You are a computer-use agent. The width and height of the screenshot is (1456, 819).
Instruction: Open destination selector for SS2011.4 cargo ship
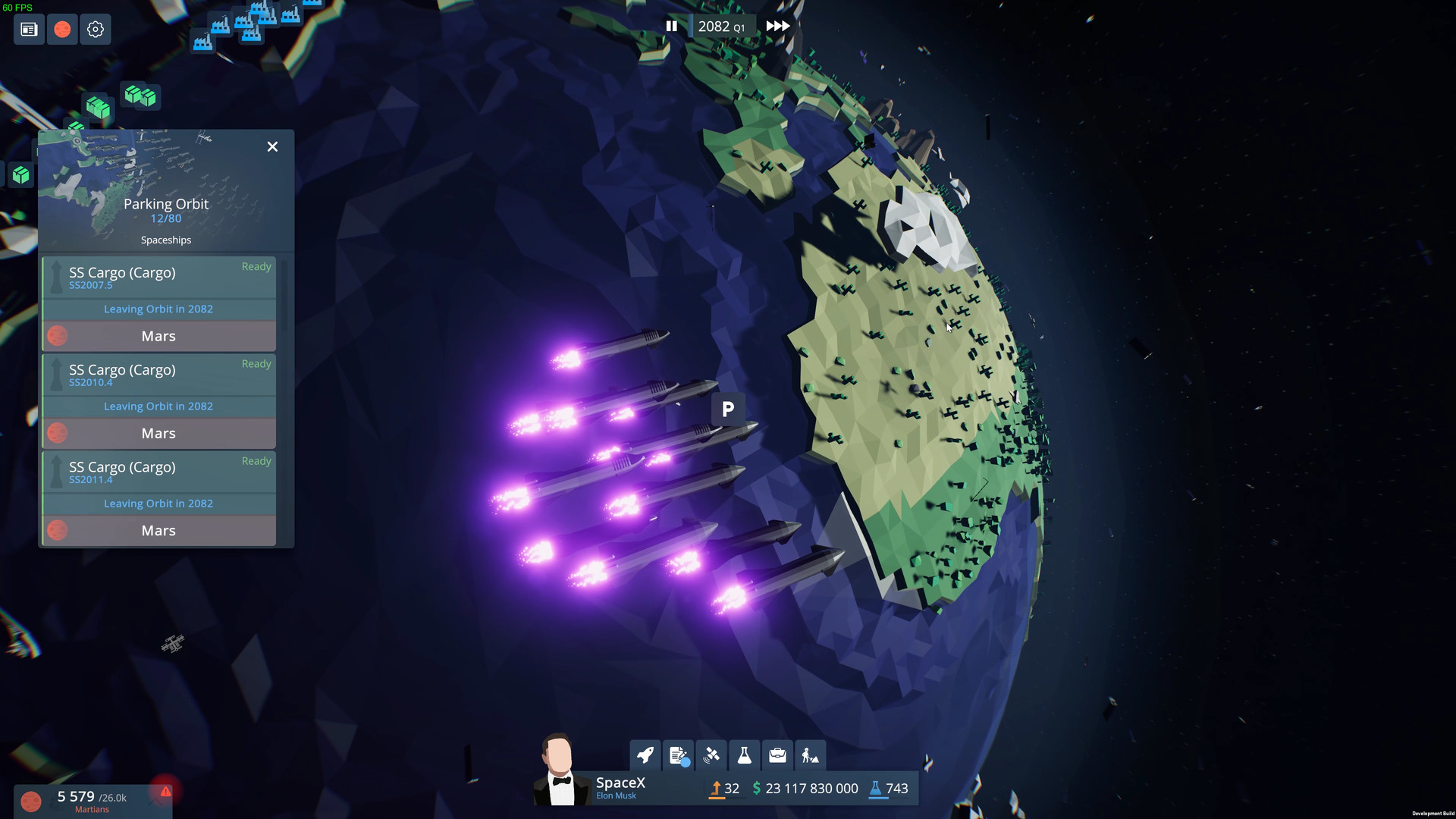click(x=158, y=530)
